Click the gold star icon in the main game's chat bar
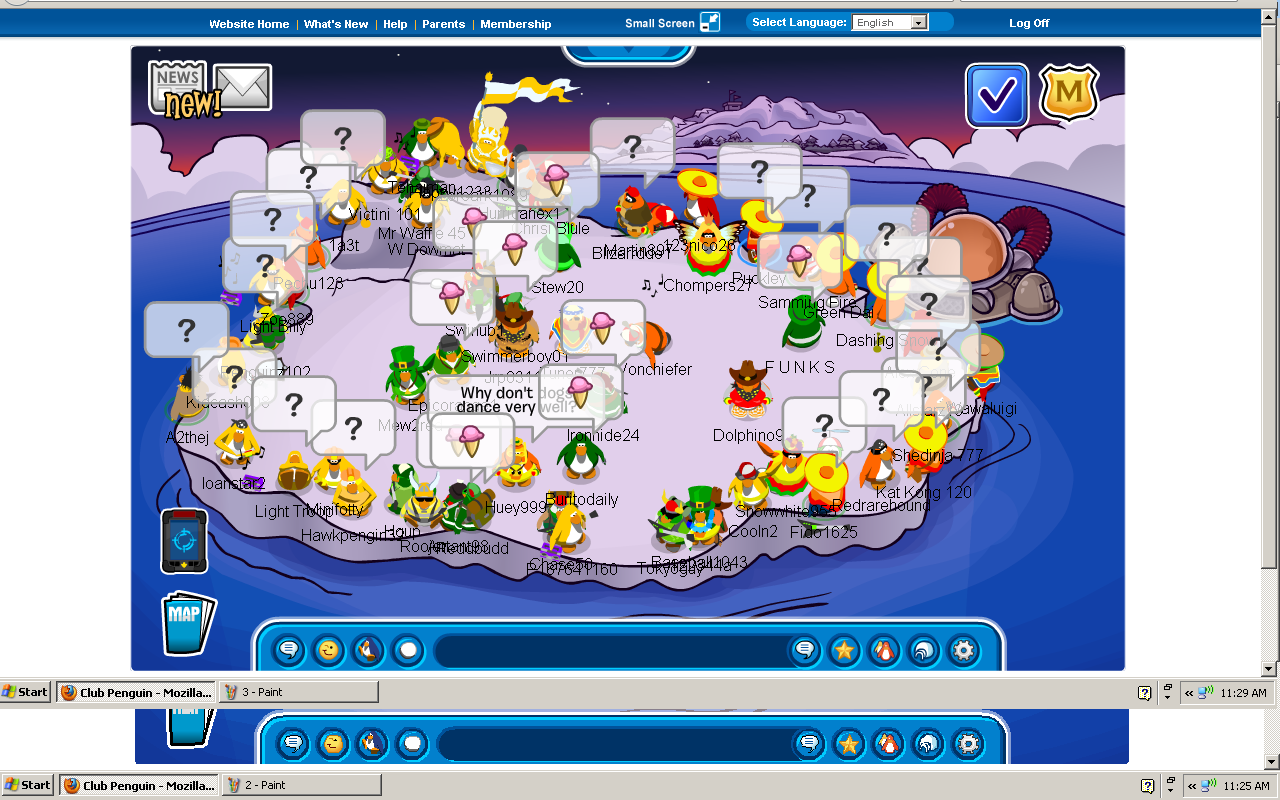 (844, 651)
